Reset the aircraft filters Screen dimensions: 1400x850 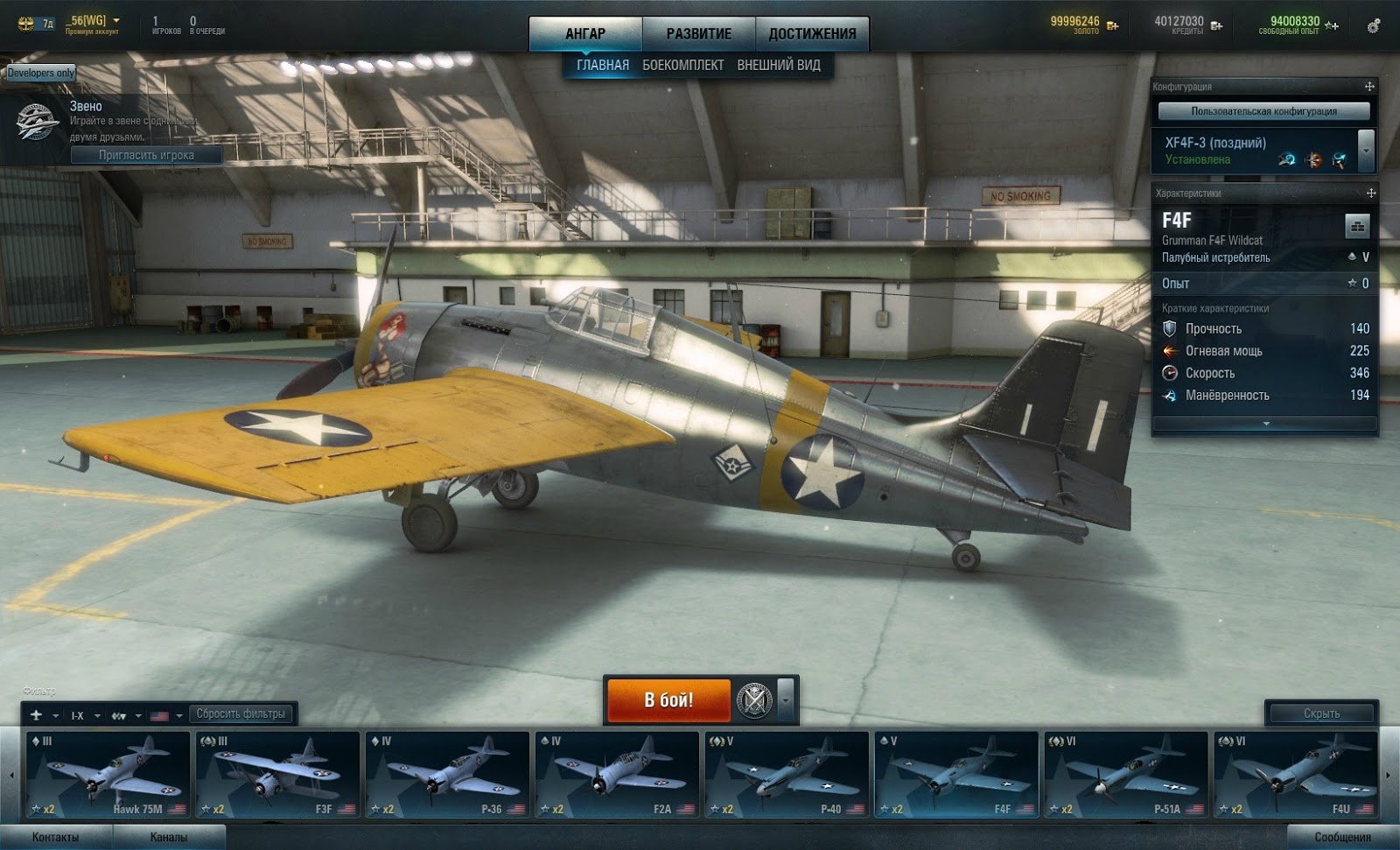(x=241, y=714)
